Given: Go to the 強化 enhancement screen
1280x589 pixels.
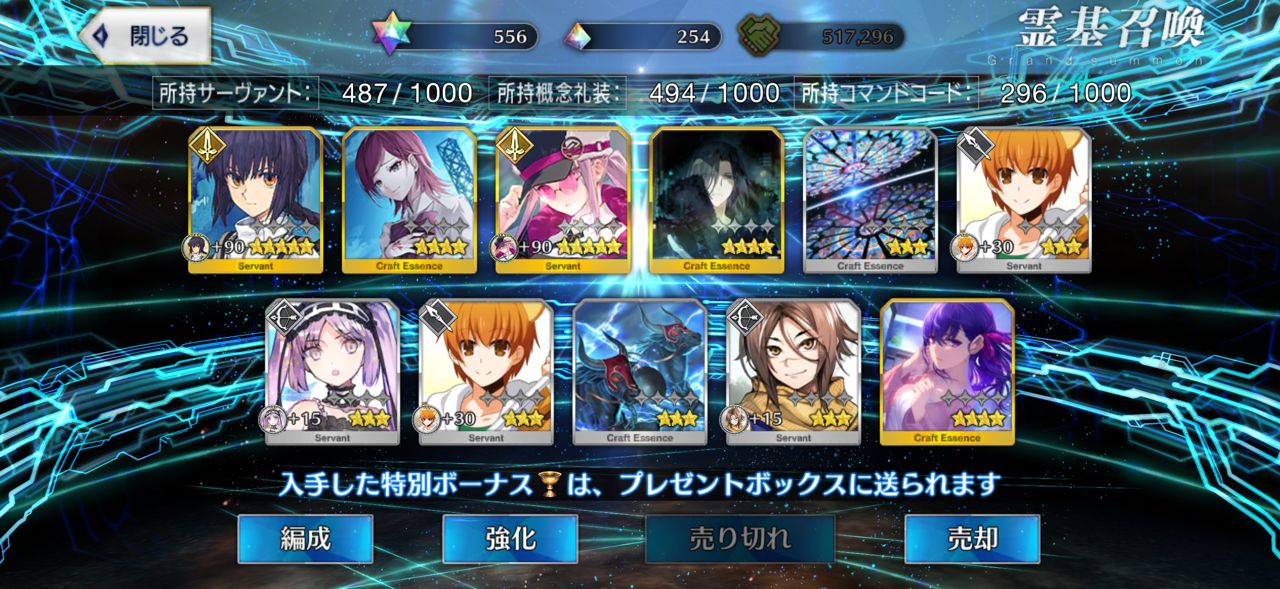Looking at the screenshot, I should (x=510, y=539).
